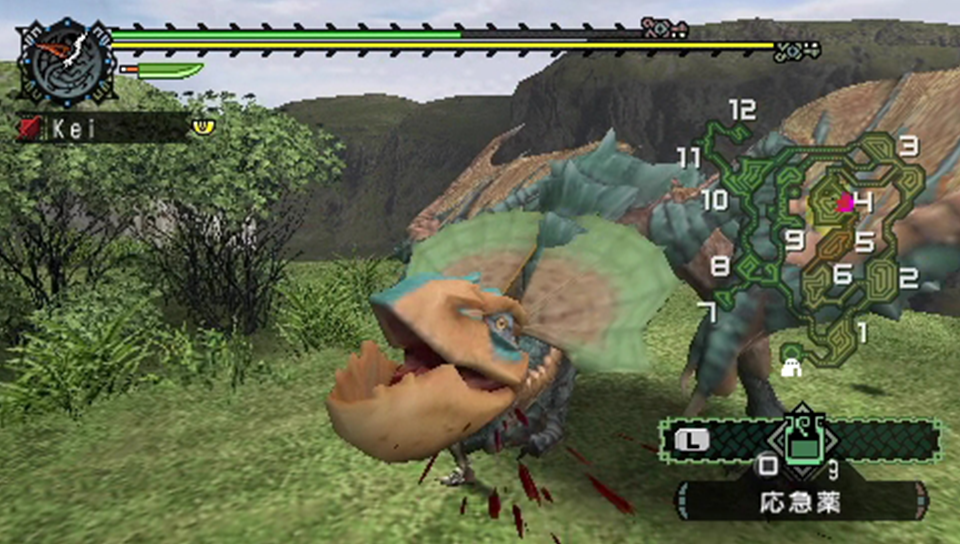
Task: Choose area 11 on the map
Action: pyautogui.click(x=688, y=157)
